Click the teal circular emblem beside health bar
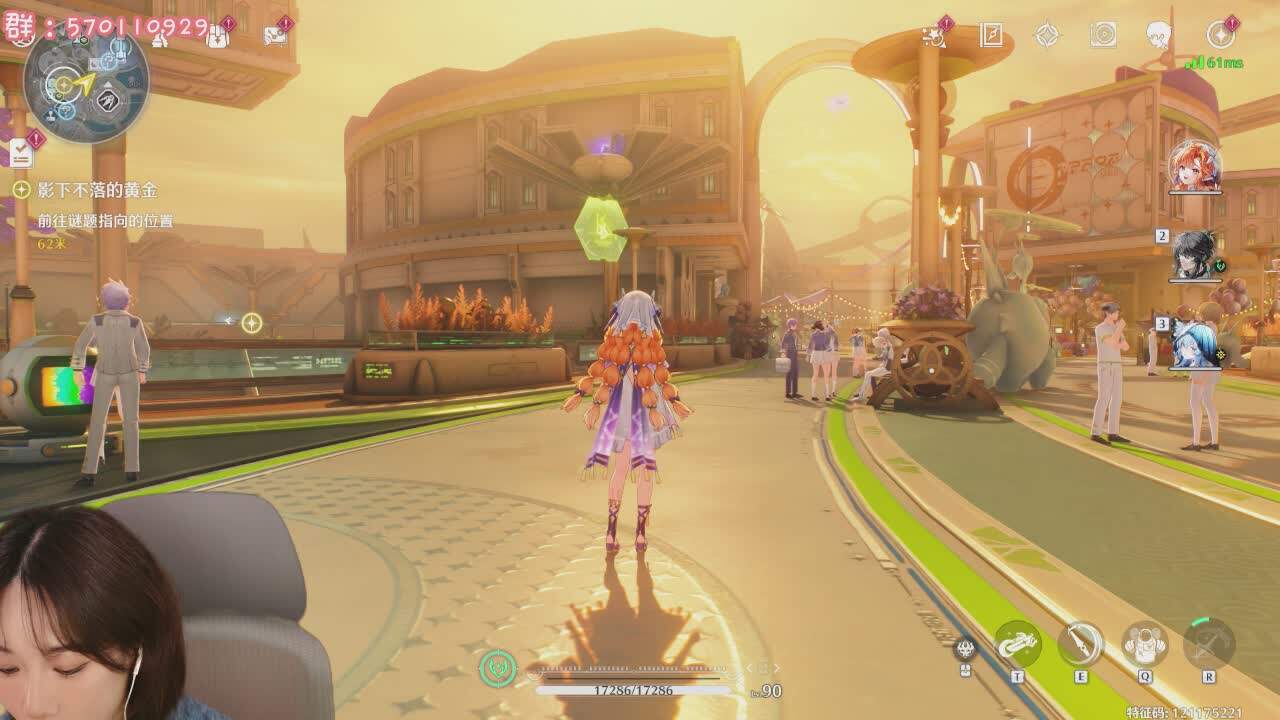 click(x=497, y=668)
